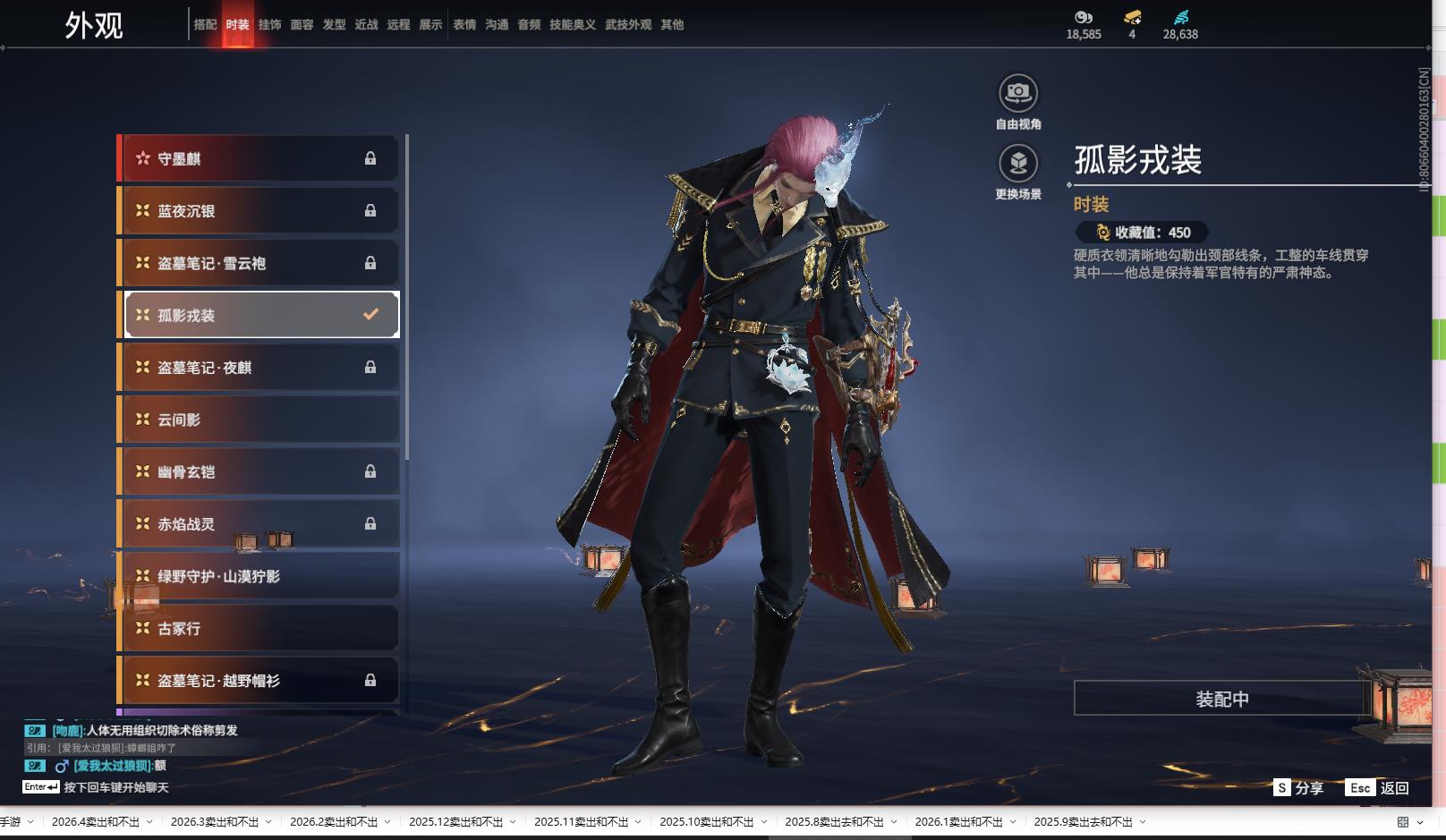Select the 蓝夜沉银 outfit

click(x=259, y=211)
